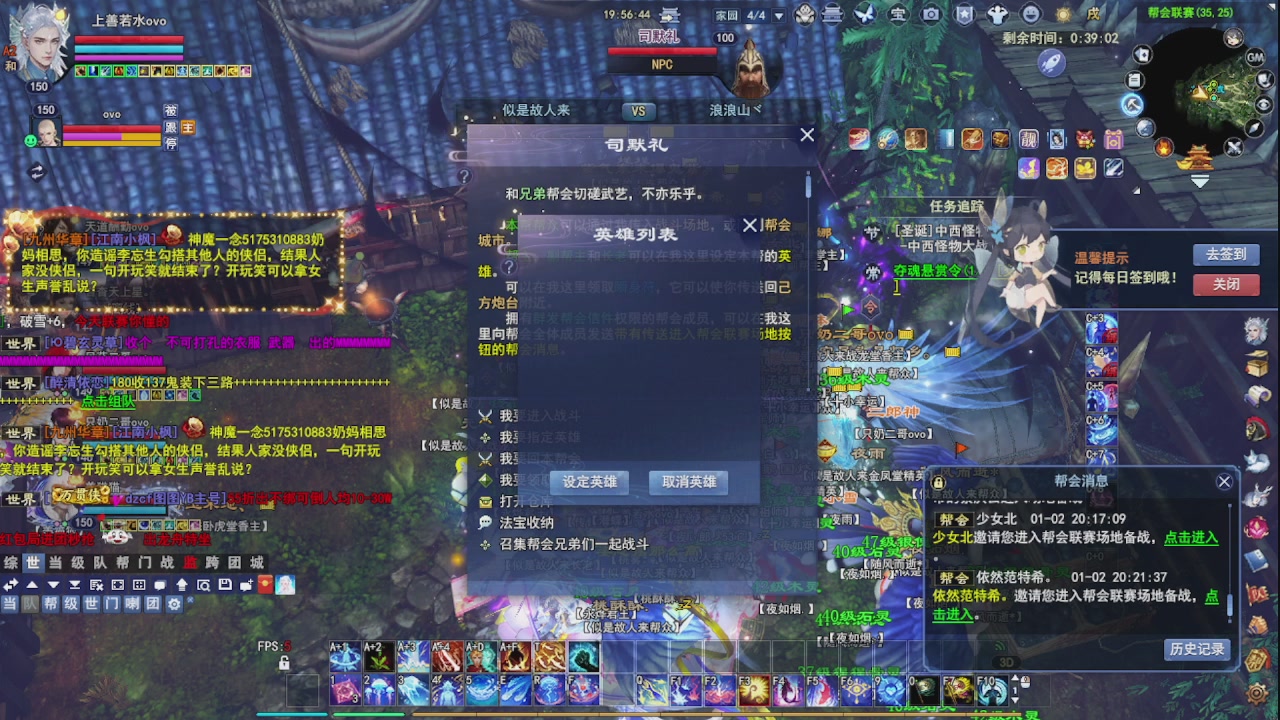Save chat log with the disk icon

point(225,584)
